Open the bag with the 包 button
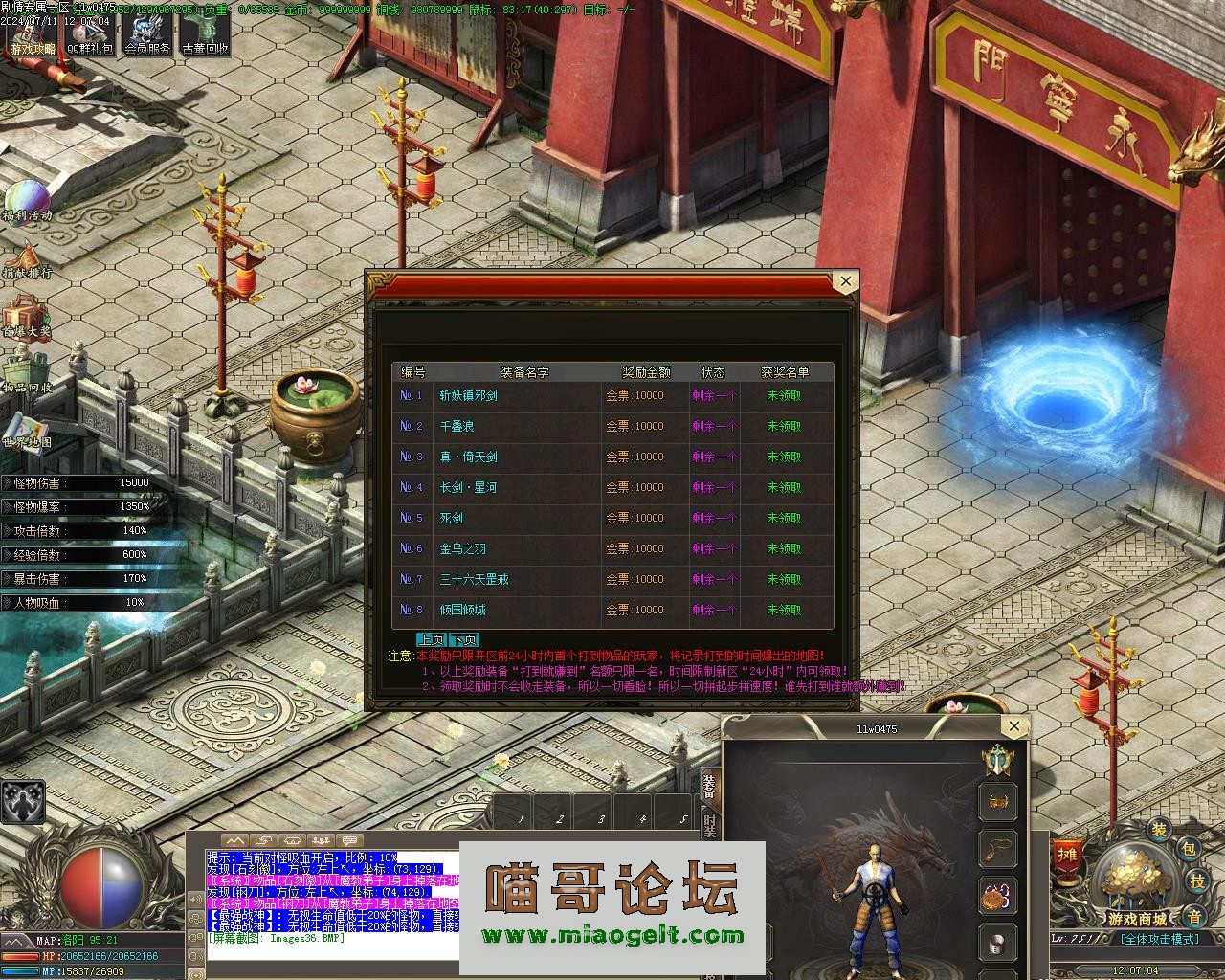 click(x=1188, y=848)
